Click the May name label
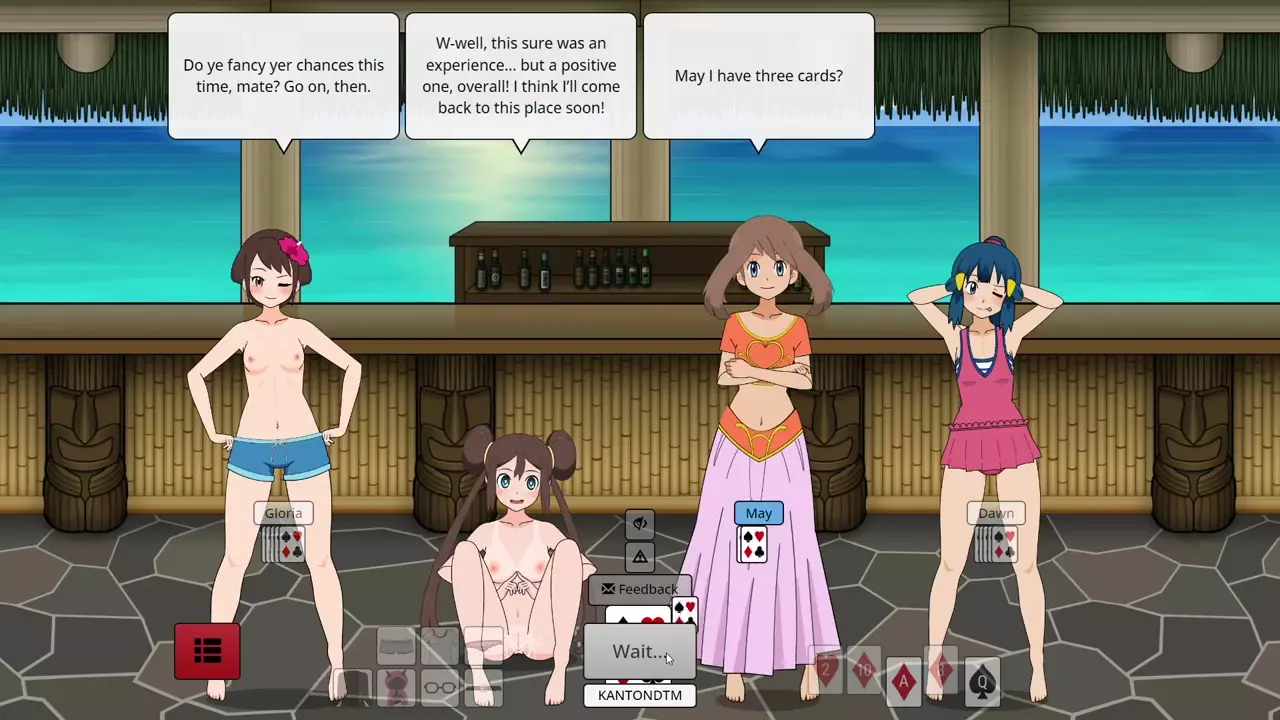 [x=758, y=513]
